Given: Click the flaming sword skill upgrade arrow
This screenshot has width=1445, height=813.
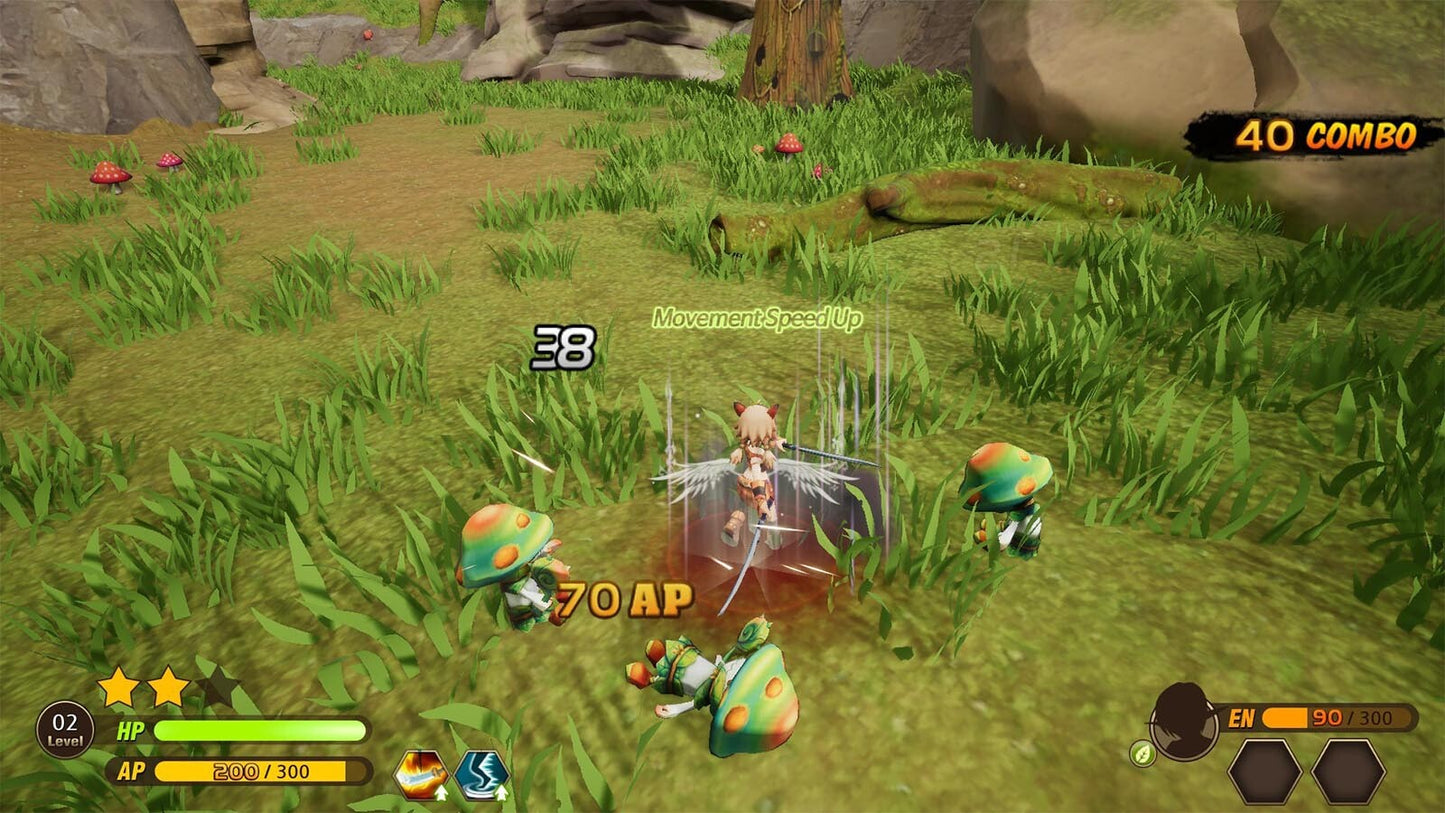Looking at the screenshot, I should tap(441, 793).
